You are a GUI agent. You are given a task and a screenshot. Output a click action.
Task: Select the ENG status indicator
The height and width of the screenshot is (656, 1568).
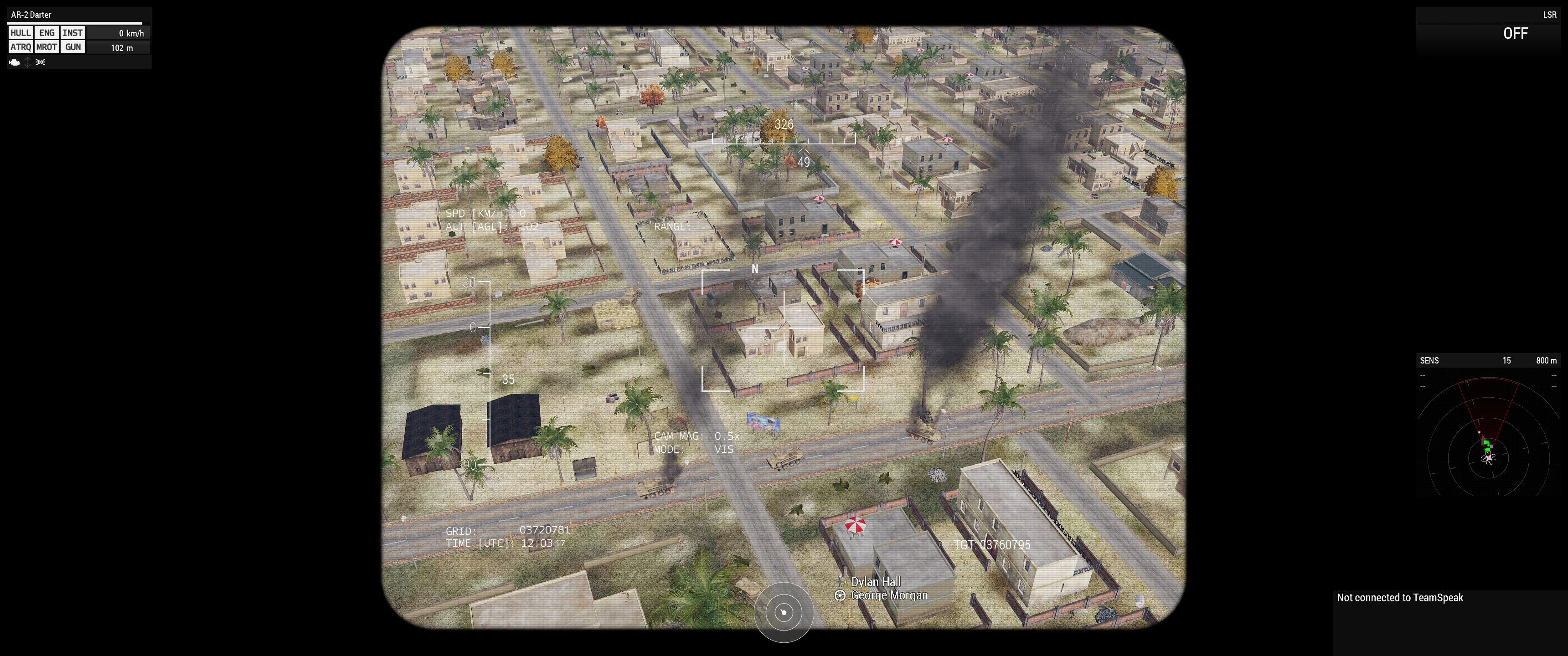coord(47,33)
